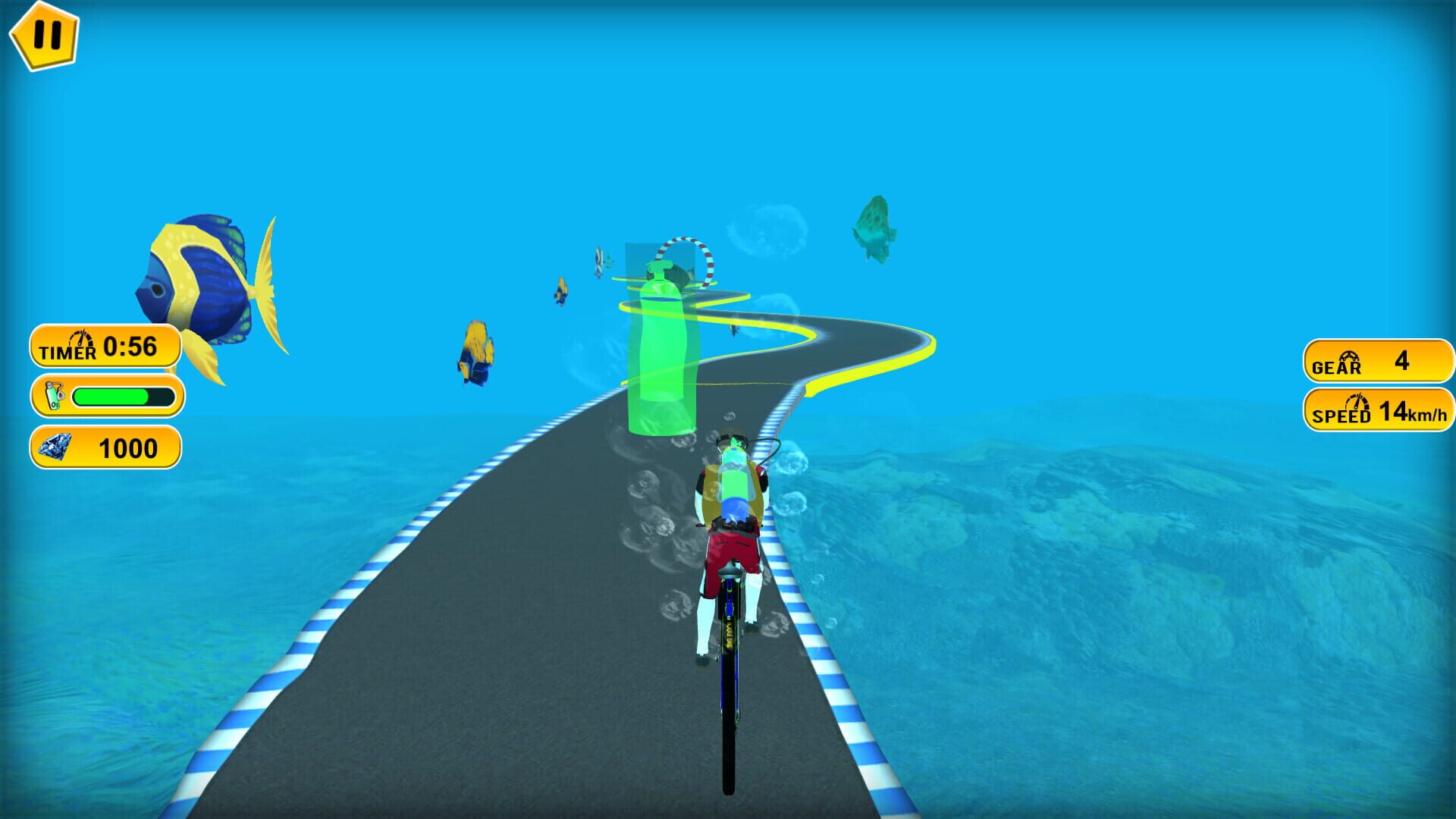
Task: Select the TIMER panel
Action: 106,347
